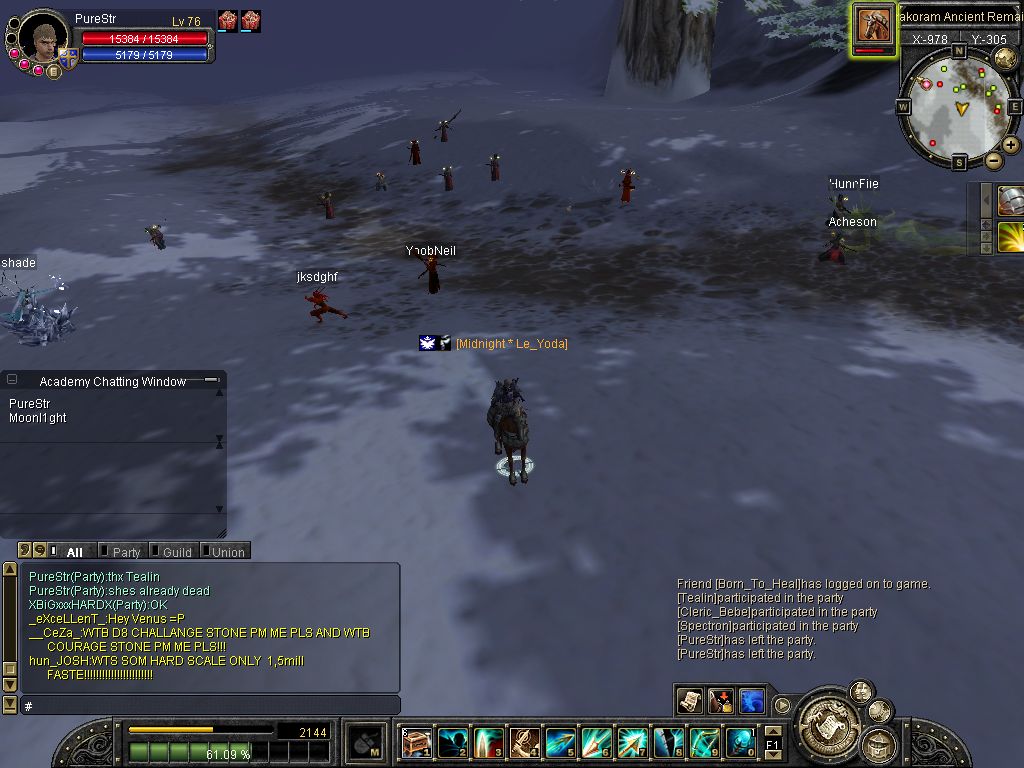Open the Union chat tab
This screenshot has height=768, width=1024.
click(227, 552)
